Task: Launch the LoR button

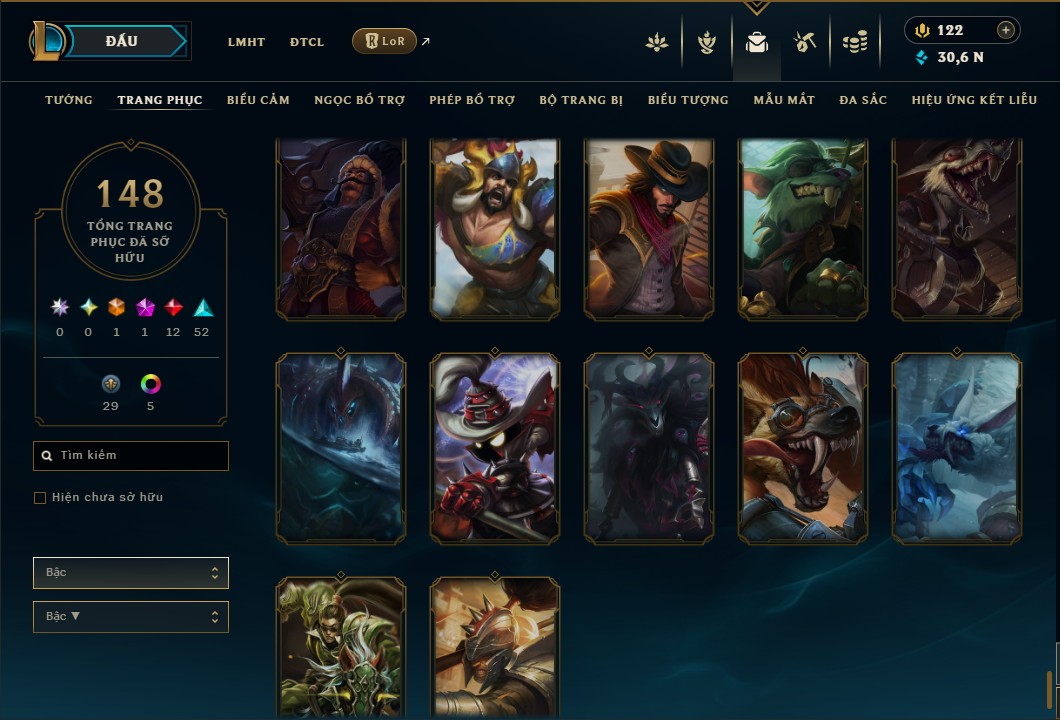Action: click(x=384, y=41)
